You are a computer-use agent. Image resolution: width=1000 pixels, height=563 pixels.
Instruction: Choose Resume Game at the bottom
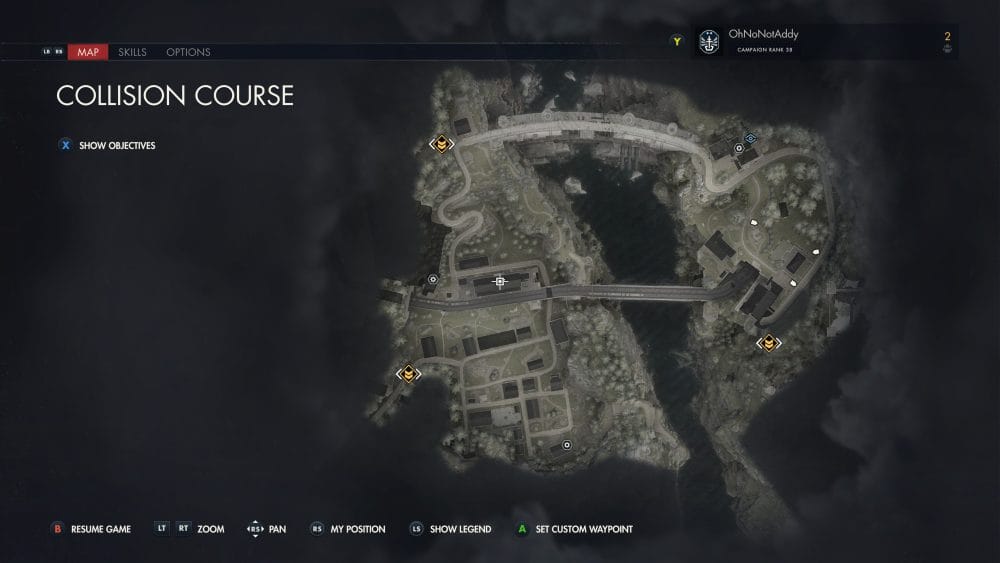coord(100,529)
